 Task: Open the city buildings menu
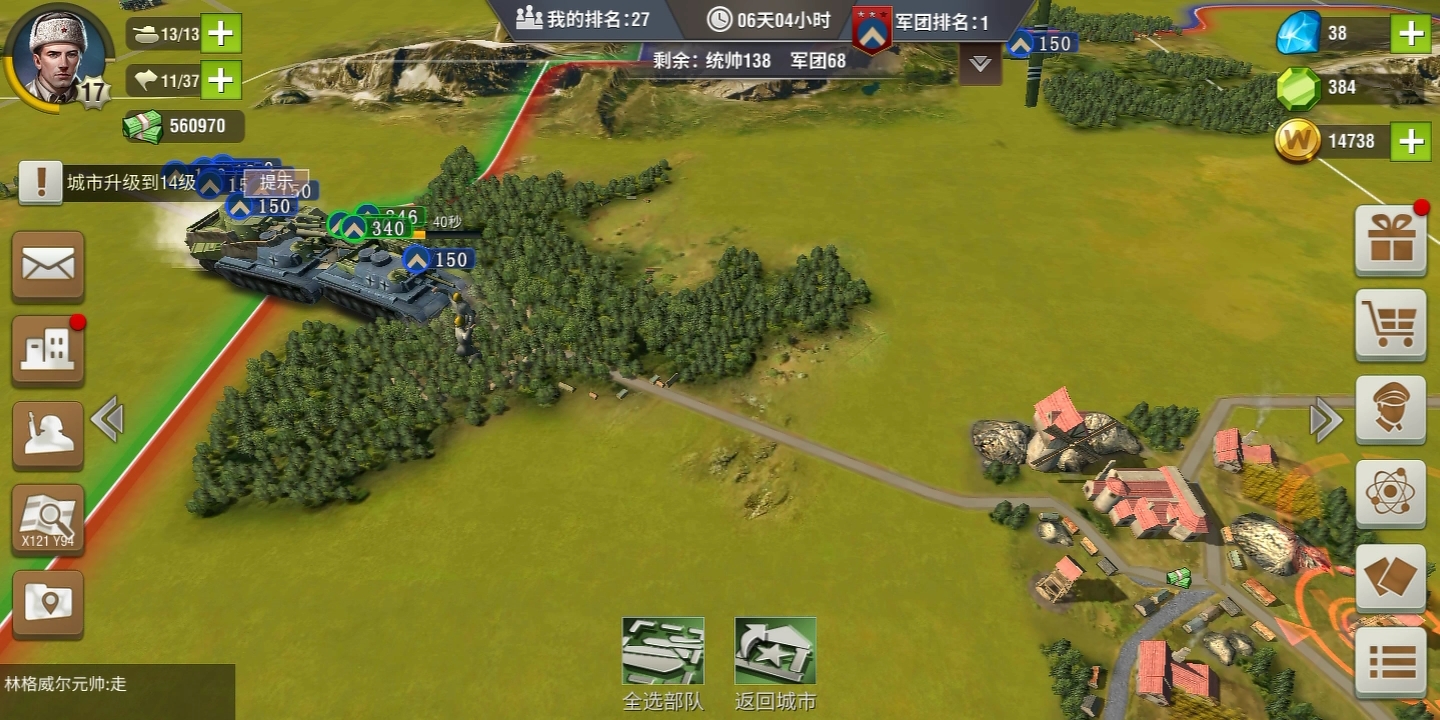click(48, 350)
